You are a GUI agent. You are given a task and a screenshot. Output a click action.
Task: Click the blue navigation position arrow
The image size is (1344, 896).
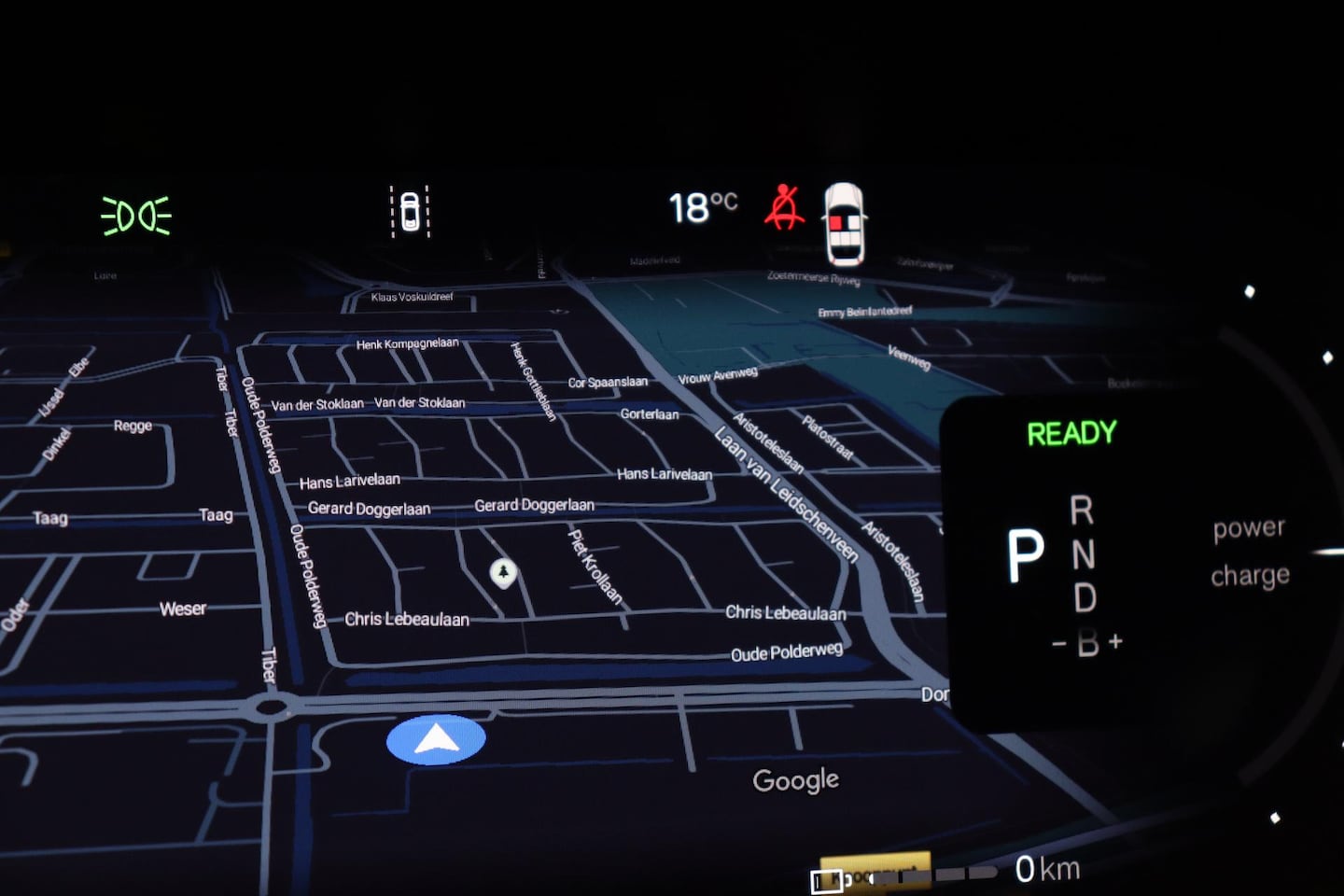tap(436, 740)
